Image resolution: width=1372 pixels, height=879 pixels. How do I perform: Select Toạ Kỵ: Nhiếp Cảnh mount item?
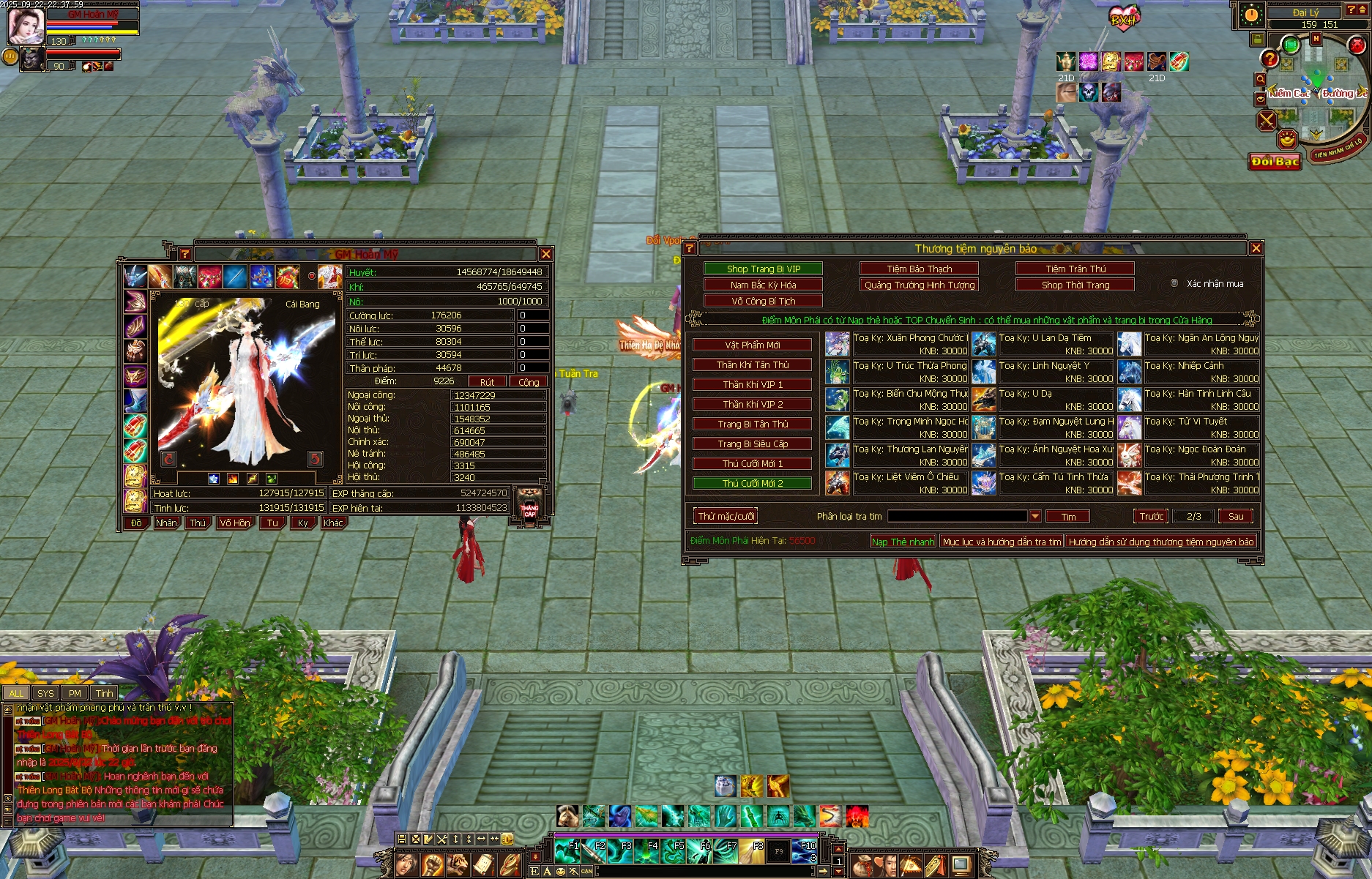tap(1130, 372)
